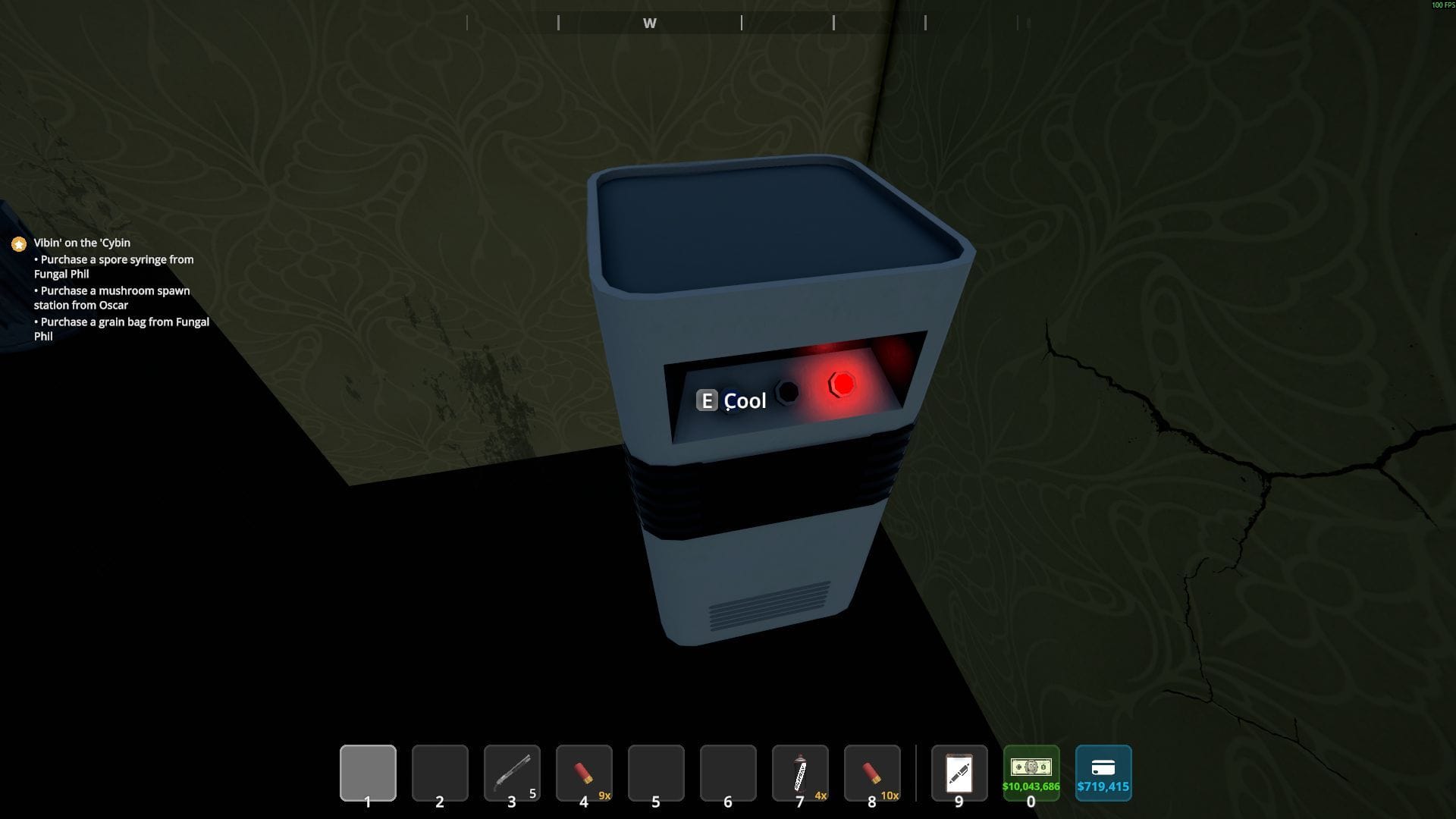Click the spore syringe objective from Fungal Phil
The width and height of the screenshot is (1456, 819).
point(114,266)
